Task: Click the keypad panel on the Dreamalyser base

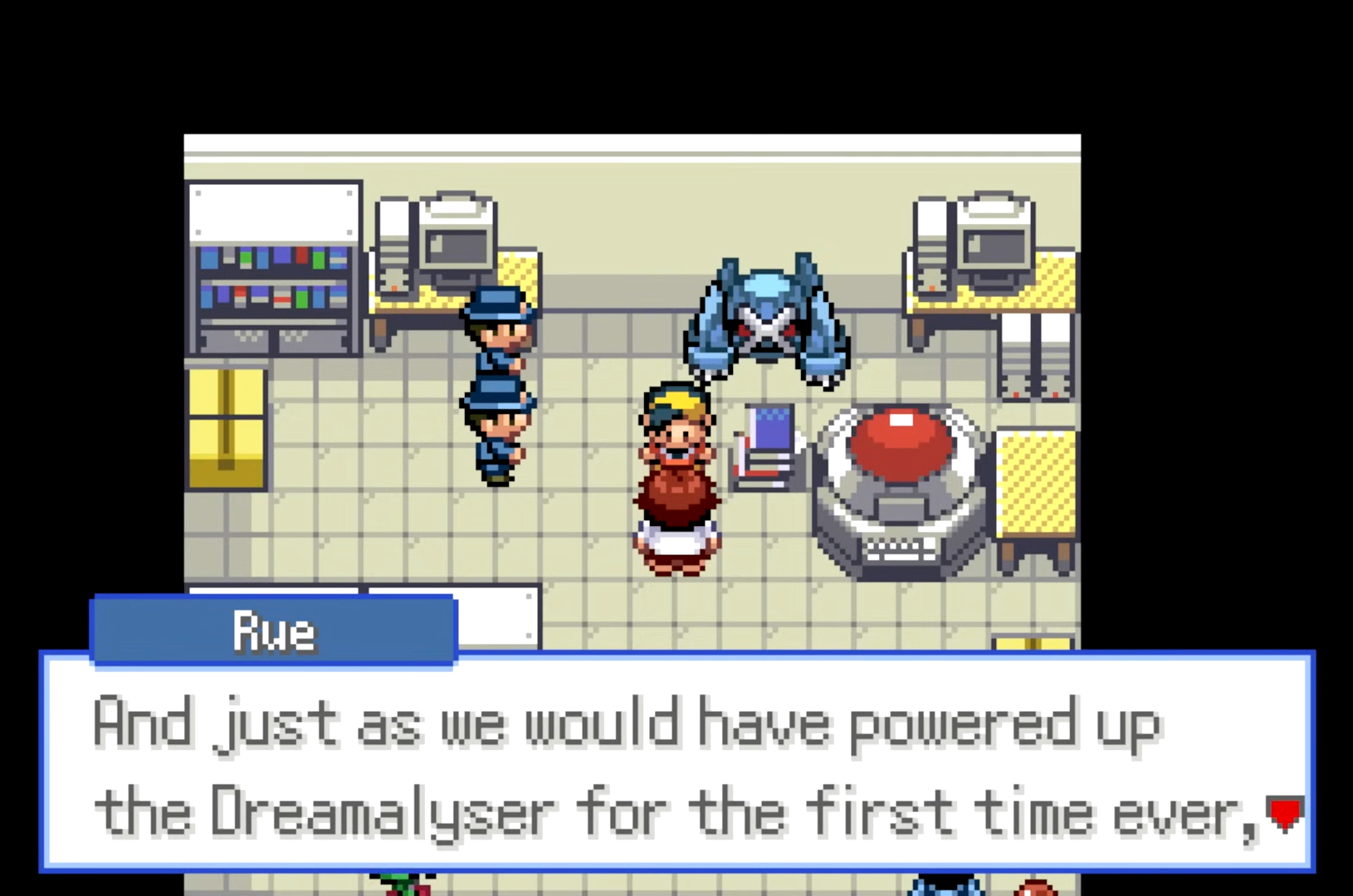Action: 901,548
